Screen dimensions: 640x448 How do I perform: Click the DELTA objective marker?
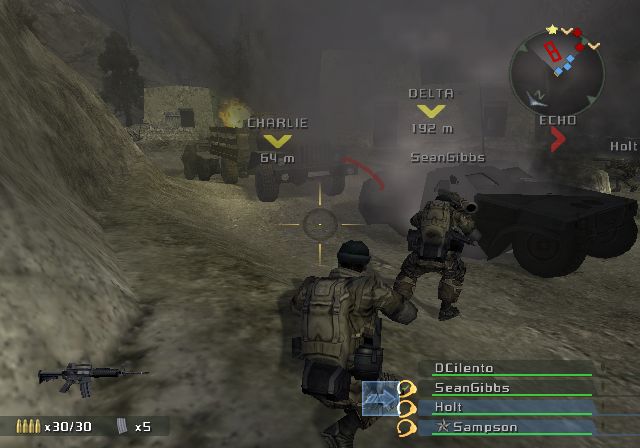(x=431, y=111)
